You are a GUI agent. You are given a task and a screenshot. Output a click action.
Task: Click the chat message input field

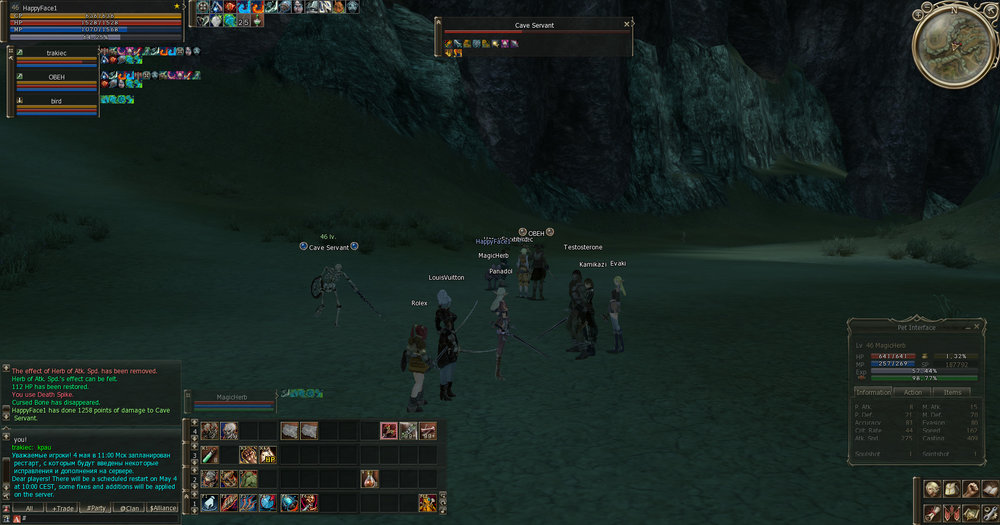click(100, 519)
